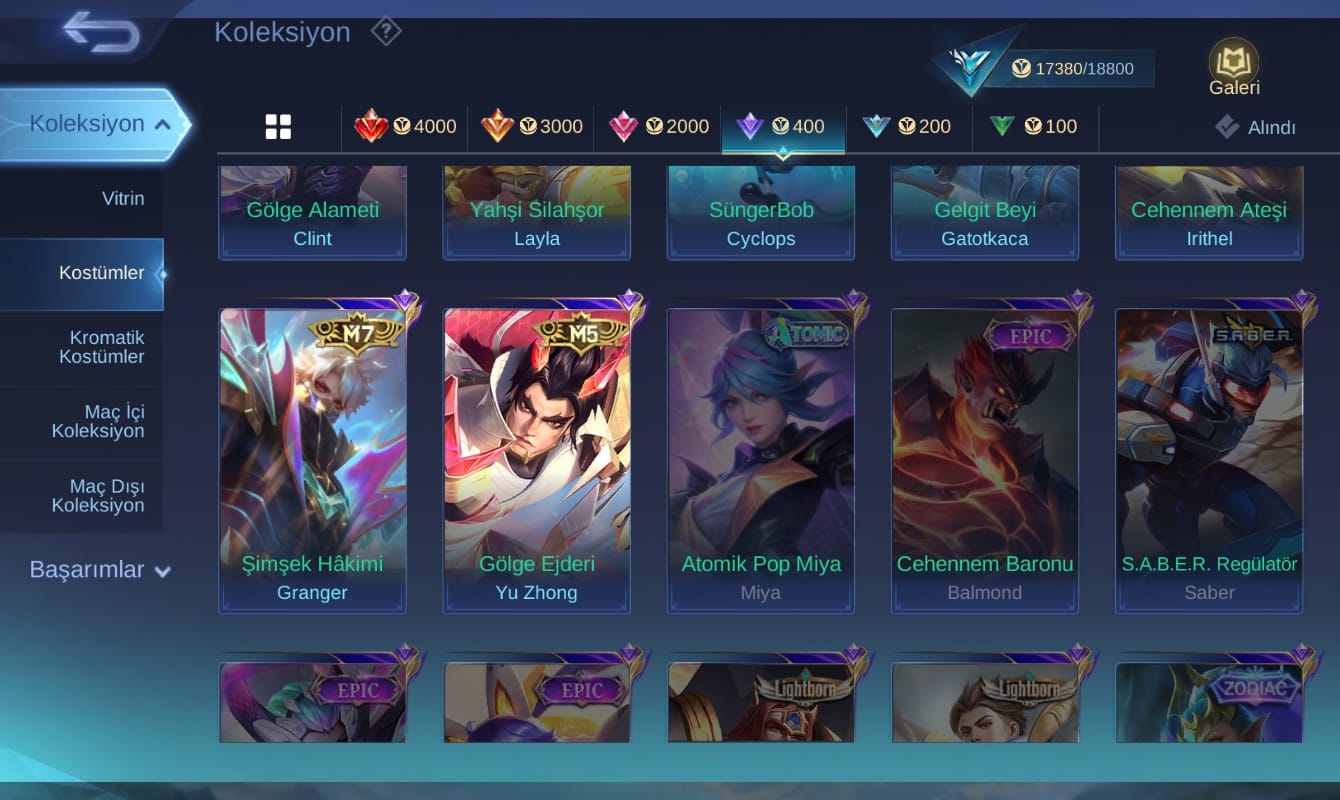The image size is (1340, 800).
Task: Filter by the 100 point green tier
Action: [1033, 127]
